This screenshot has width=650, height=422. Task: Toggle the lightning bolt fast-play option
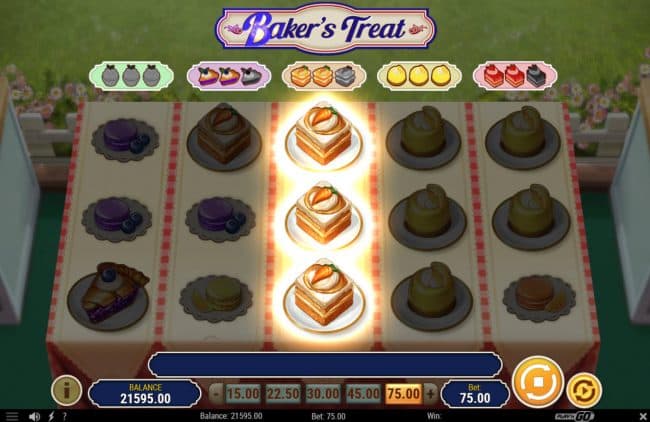51,415
